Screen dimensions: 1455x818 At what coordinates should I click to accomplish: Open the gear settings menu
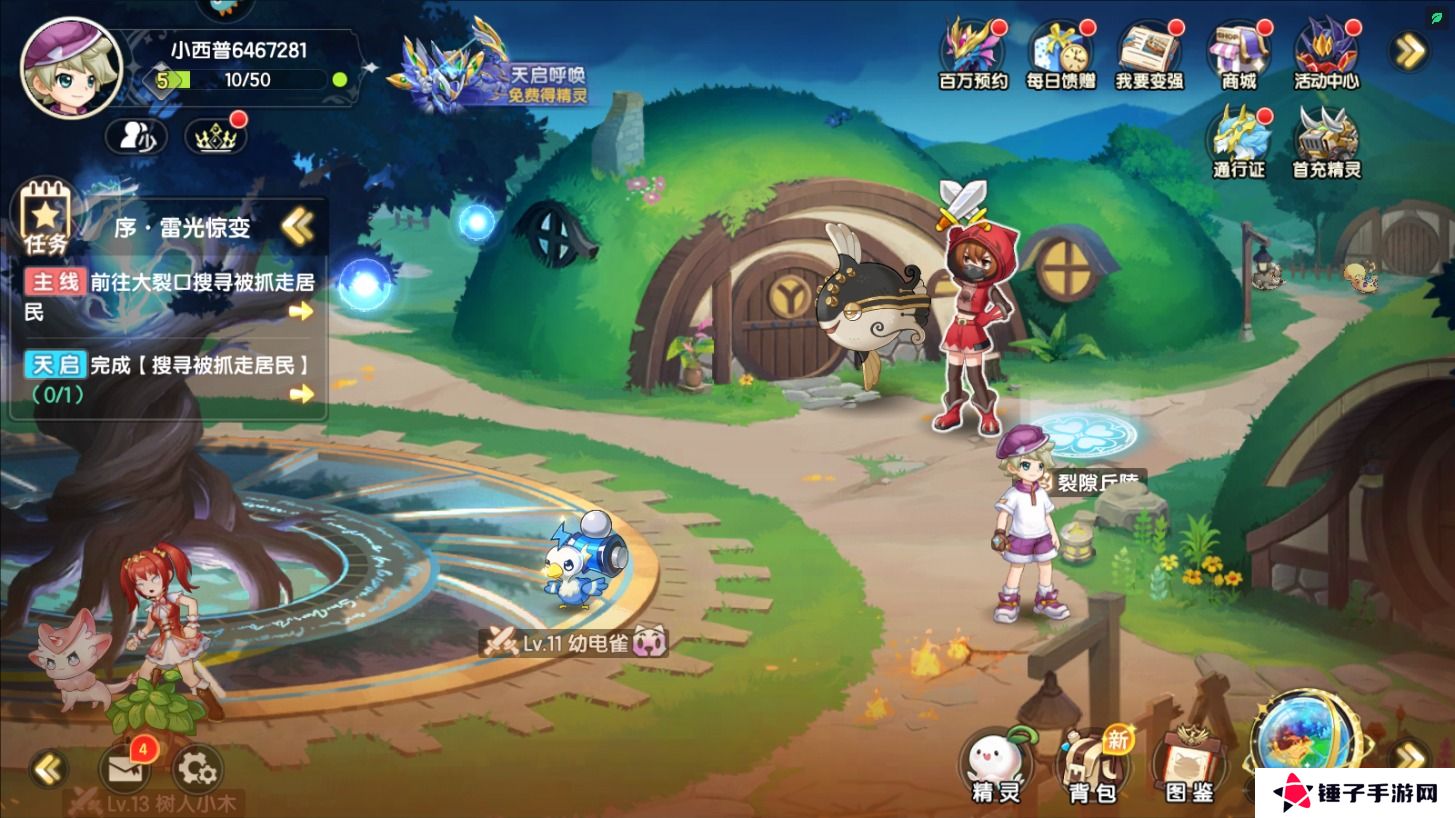click(x=197, y=768)
